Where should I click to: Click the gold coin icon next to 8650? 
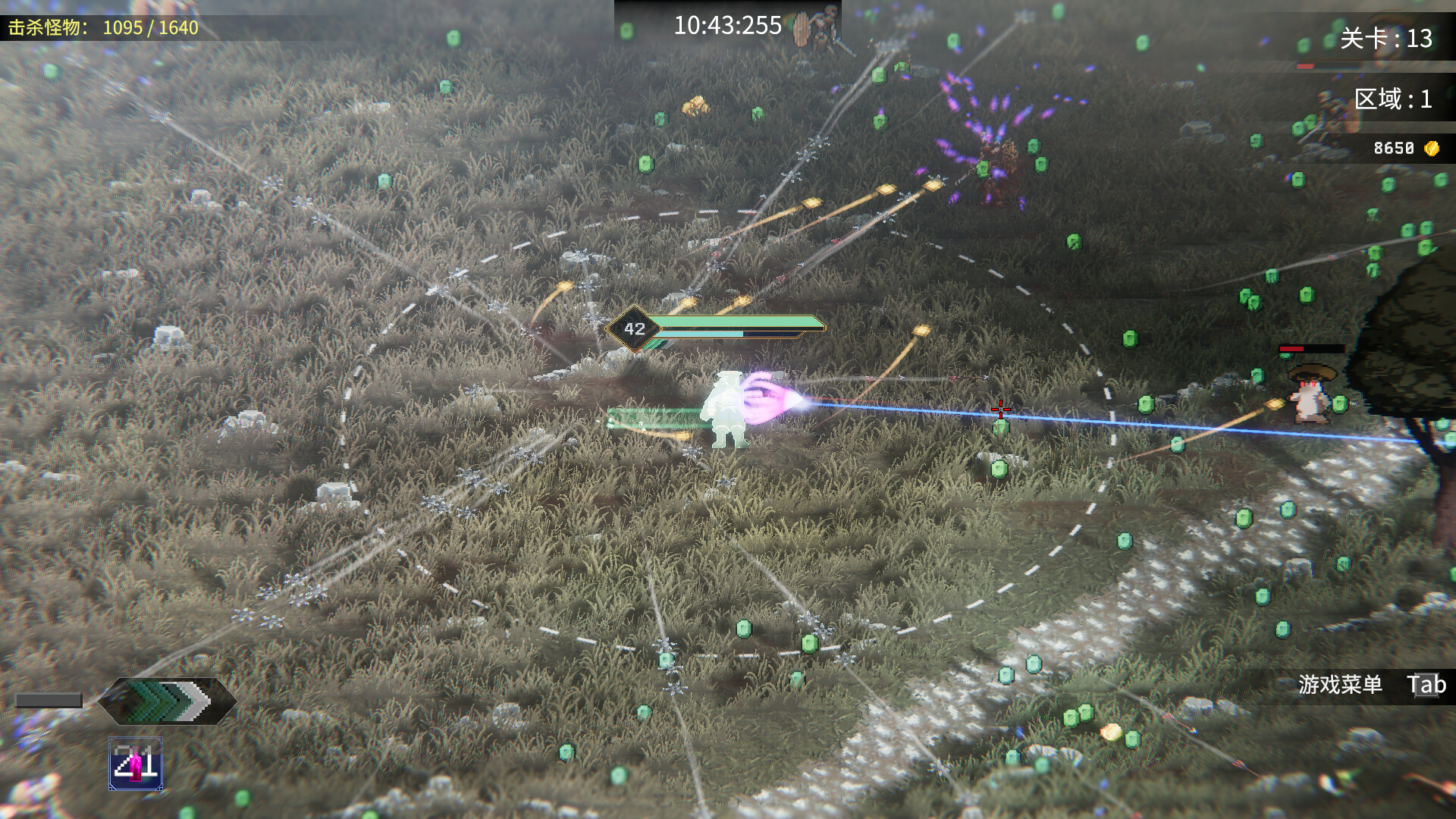[x=1430, y=148]
